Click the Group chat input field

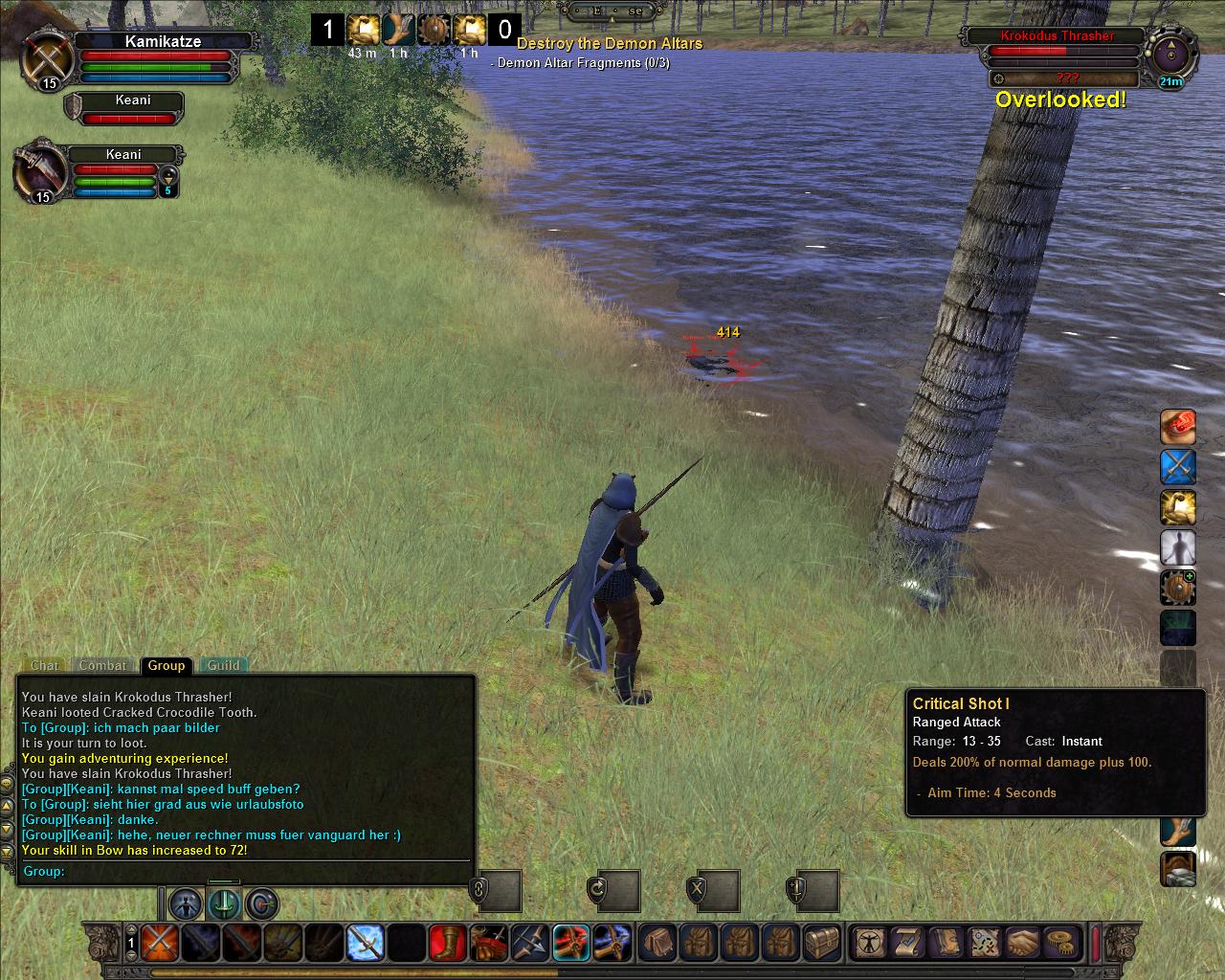tap(268, 871)
